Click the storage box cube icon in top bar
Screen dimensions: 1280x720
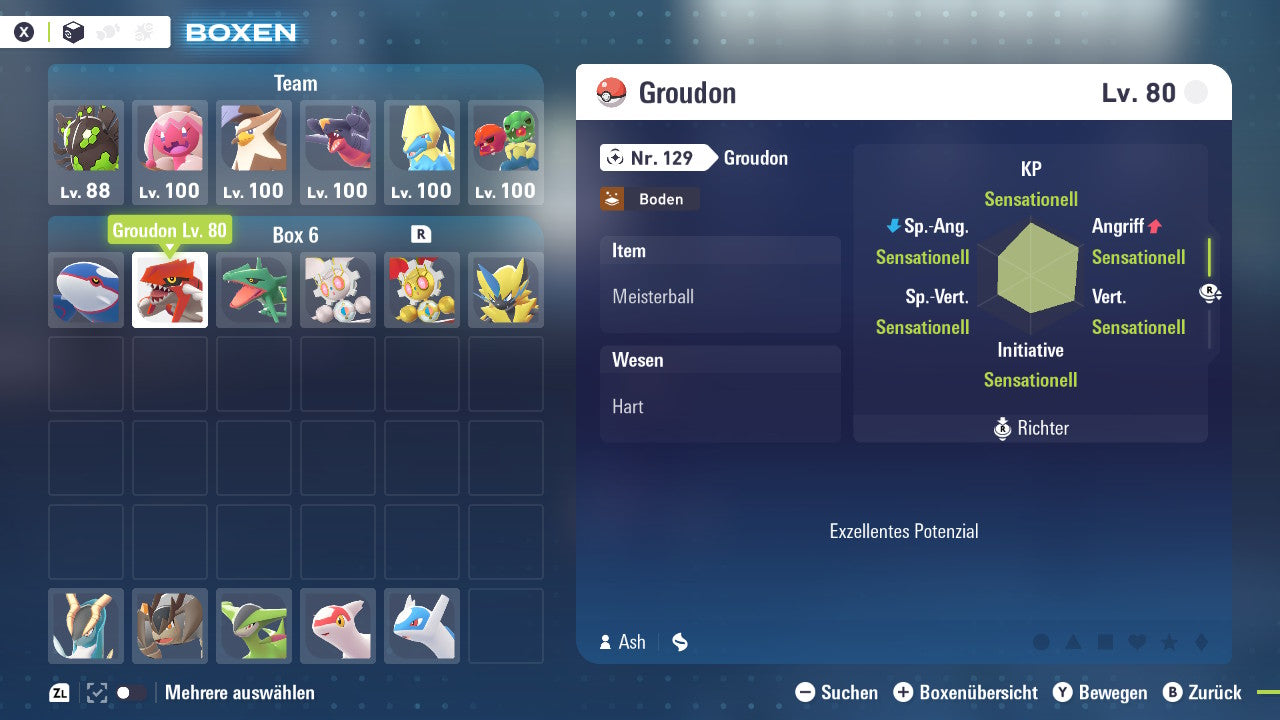click(72, 31)
